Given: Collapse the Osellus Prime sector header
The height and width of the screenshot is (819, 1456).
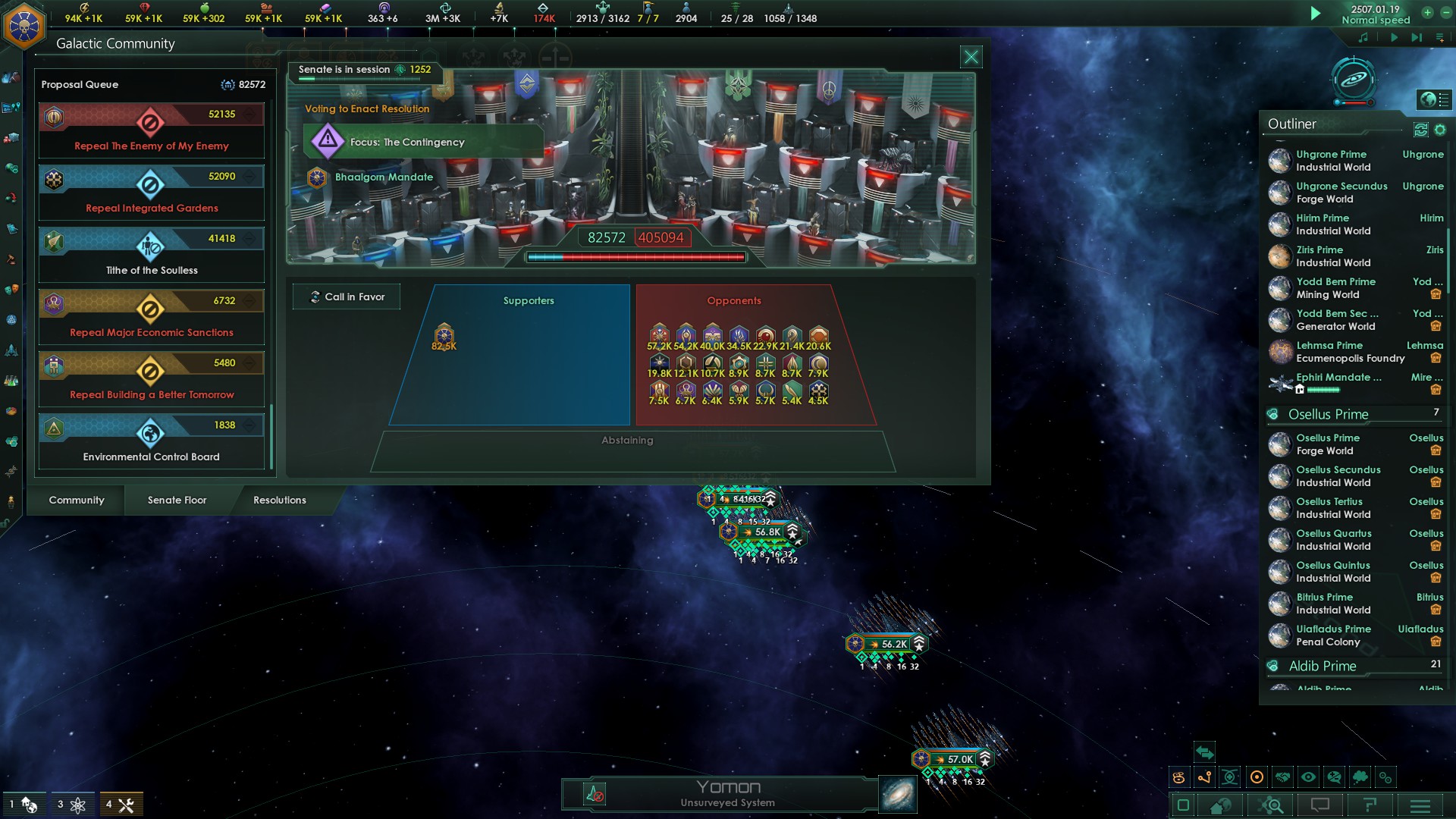Looking at the screenshot, I should point(1329,414).
